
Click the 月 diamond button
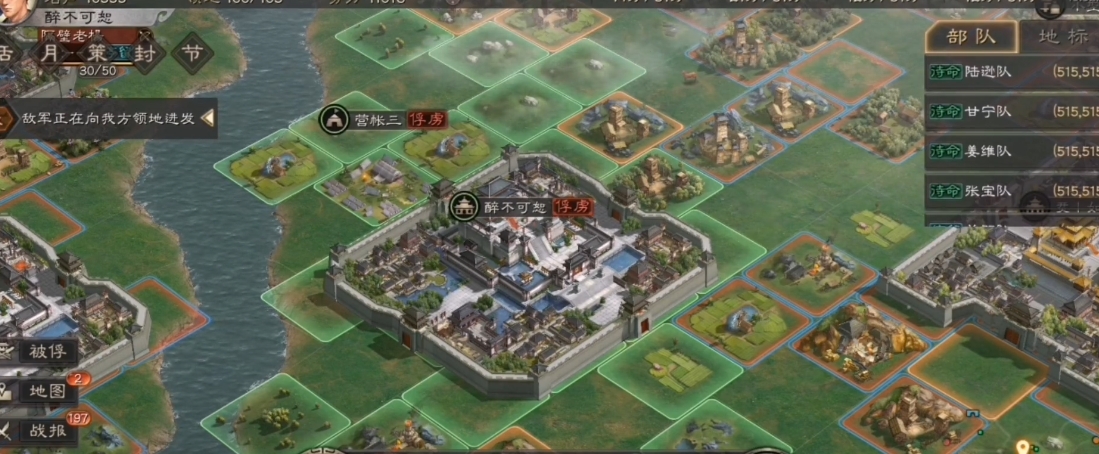[x=50, y=53]
